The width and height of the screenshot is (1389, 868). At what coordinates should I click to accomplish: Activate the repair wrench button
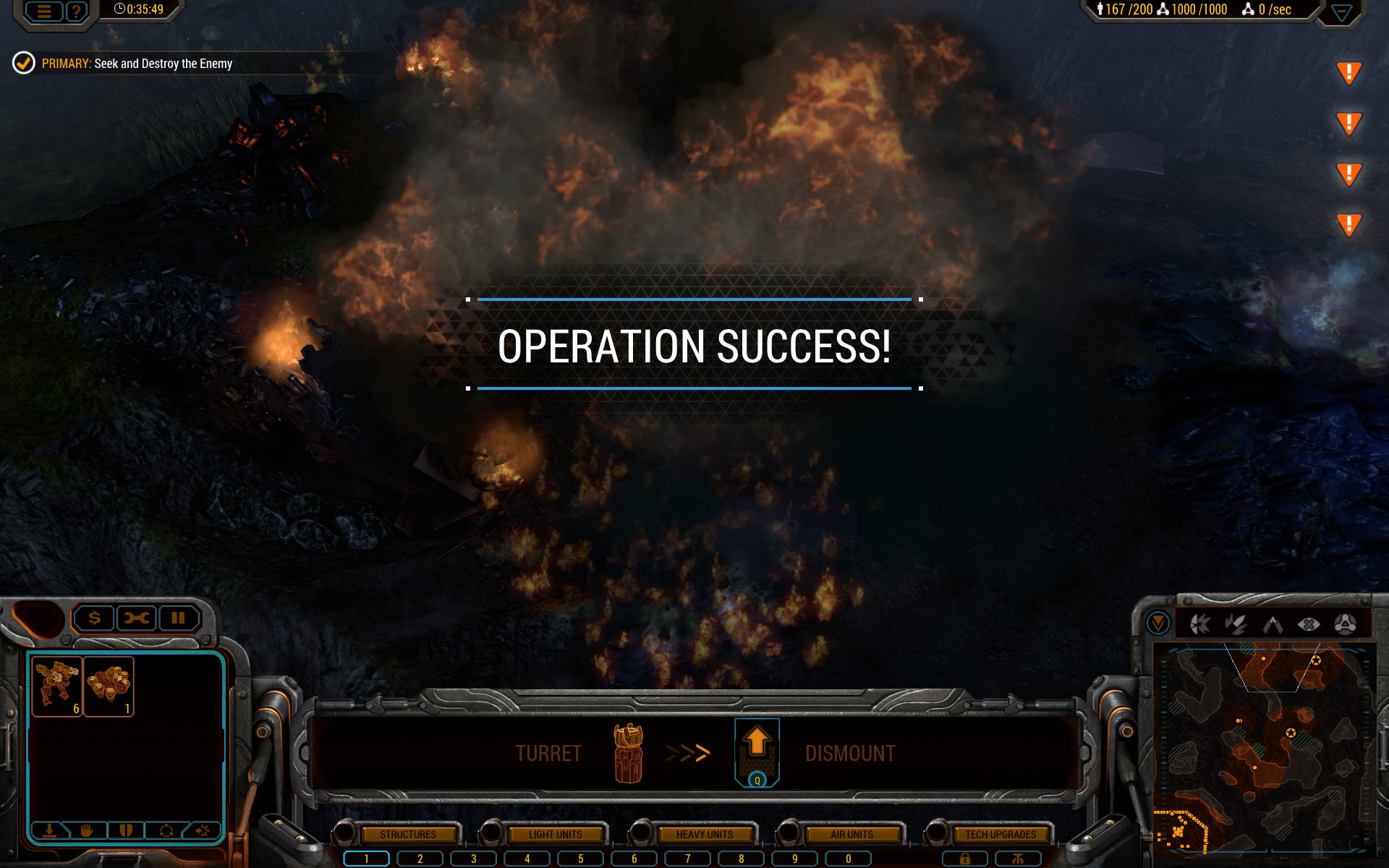pos(136,618)
